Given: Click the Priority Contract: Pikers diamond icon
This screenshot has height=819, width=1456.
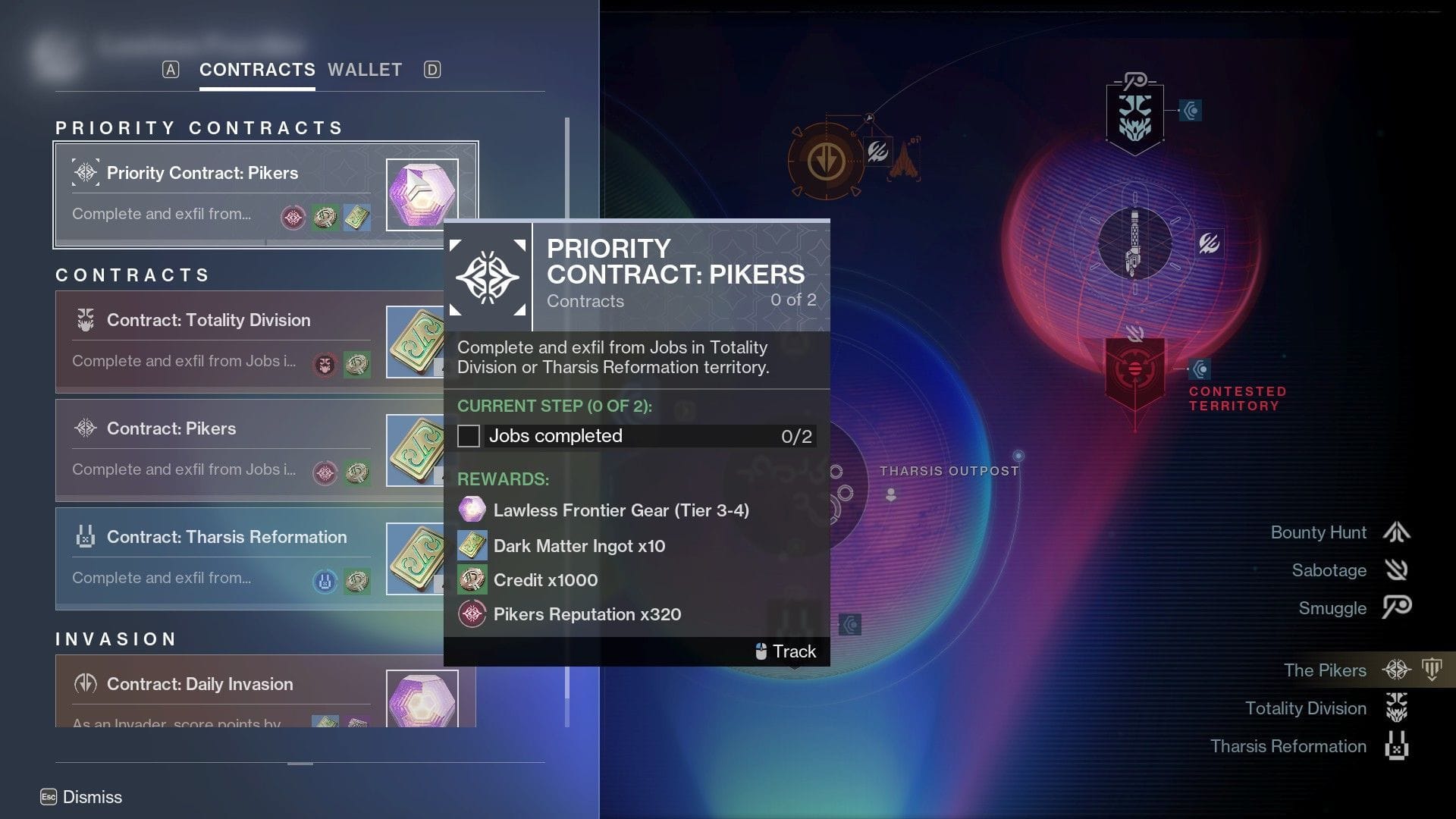Looking at the screenshot, I should point(86,171).
